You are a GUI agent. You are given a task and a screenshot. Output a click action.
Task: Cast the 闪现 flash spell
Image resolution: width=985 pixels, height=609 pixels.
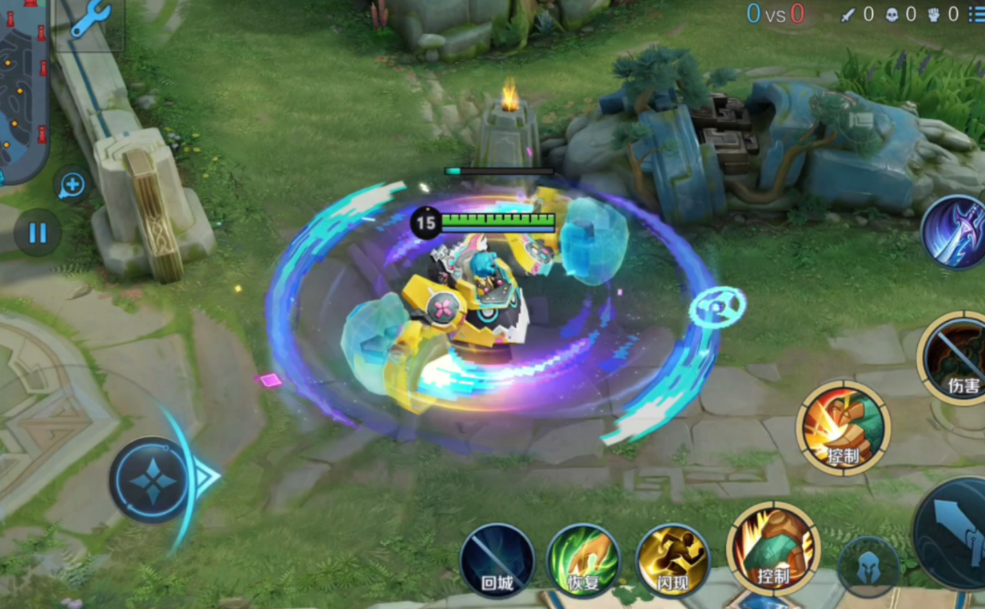pos(671,559)
